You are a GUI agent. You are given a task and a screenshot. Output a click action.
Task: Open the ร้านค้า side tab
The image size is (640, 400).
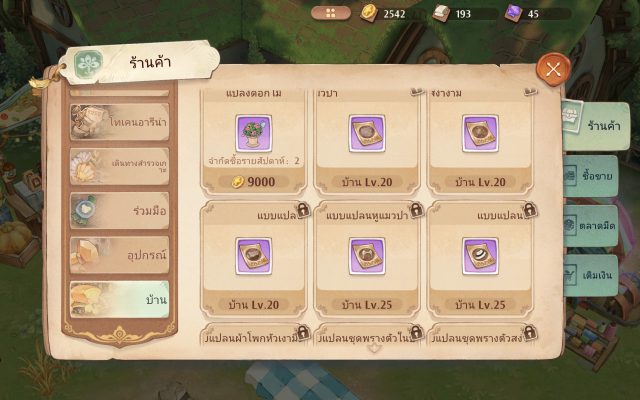596,127
